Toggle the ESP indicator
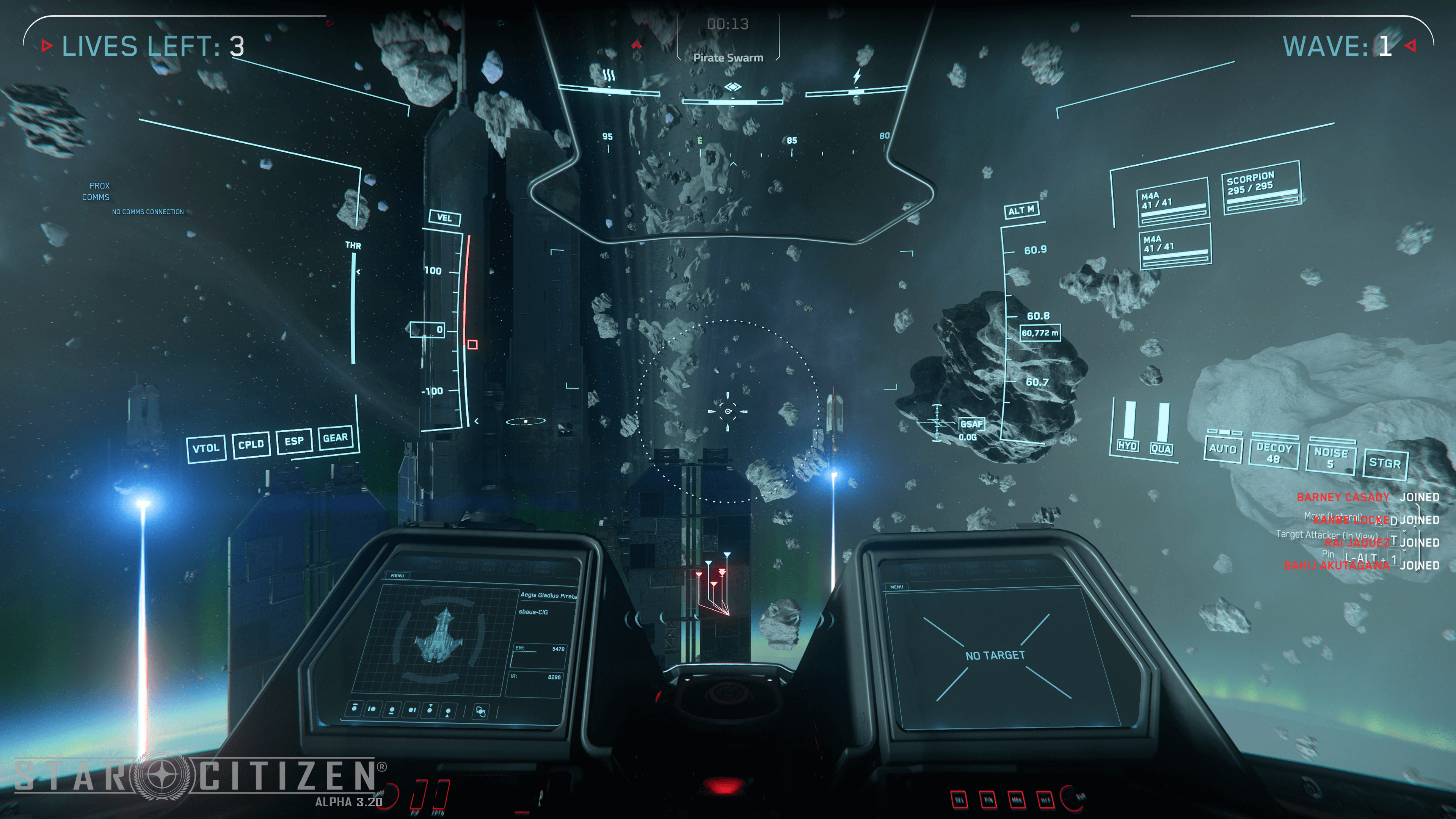This screenshot has height=819, width=1456. point(294,441)
